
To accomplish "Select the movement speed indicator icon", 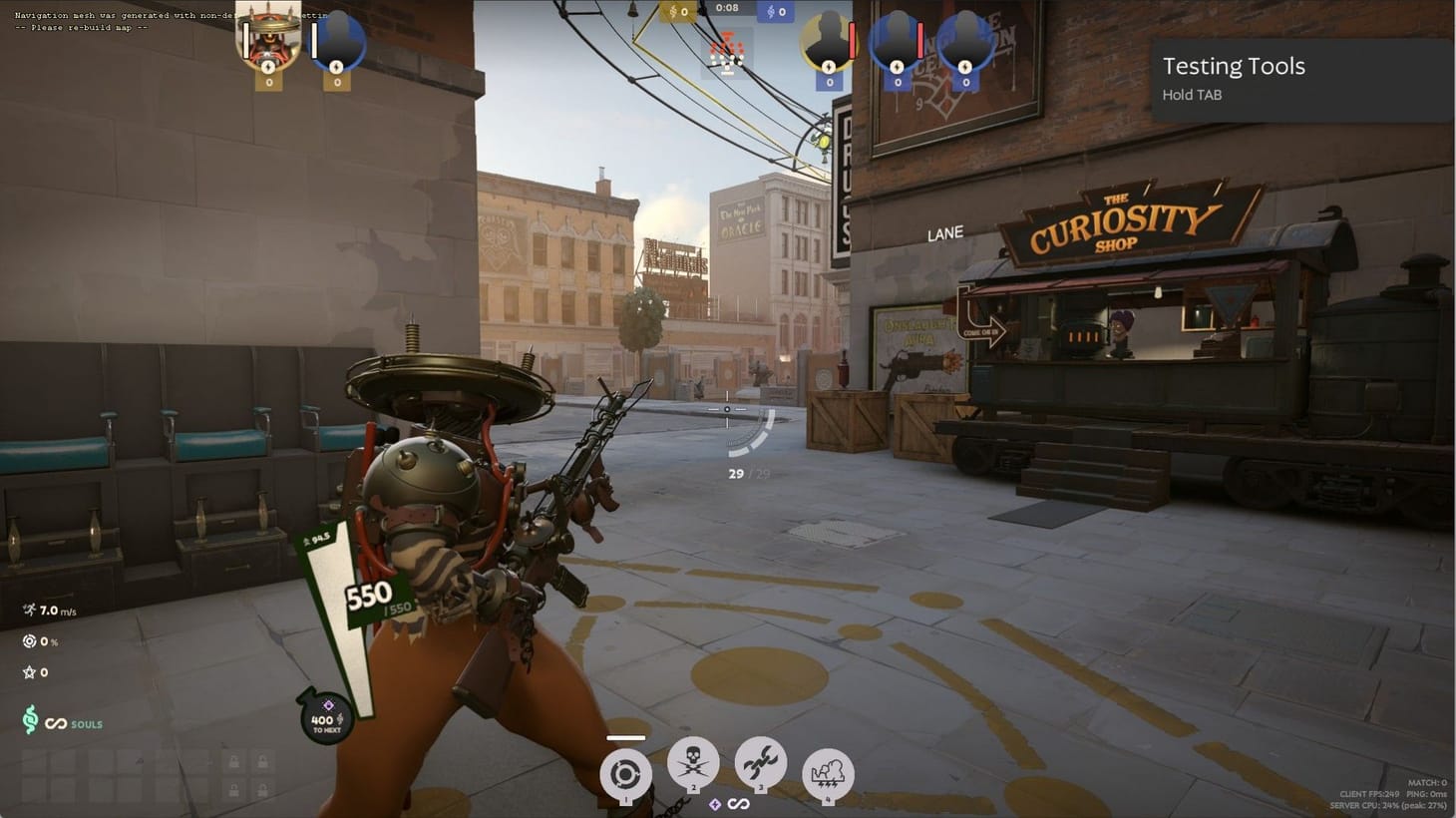I will [28, 610].
